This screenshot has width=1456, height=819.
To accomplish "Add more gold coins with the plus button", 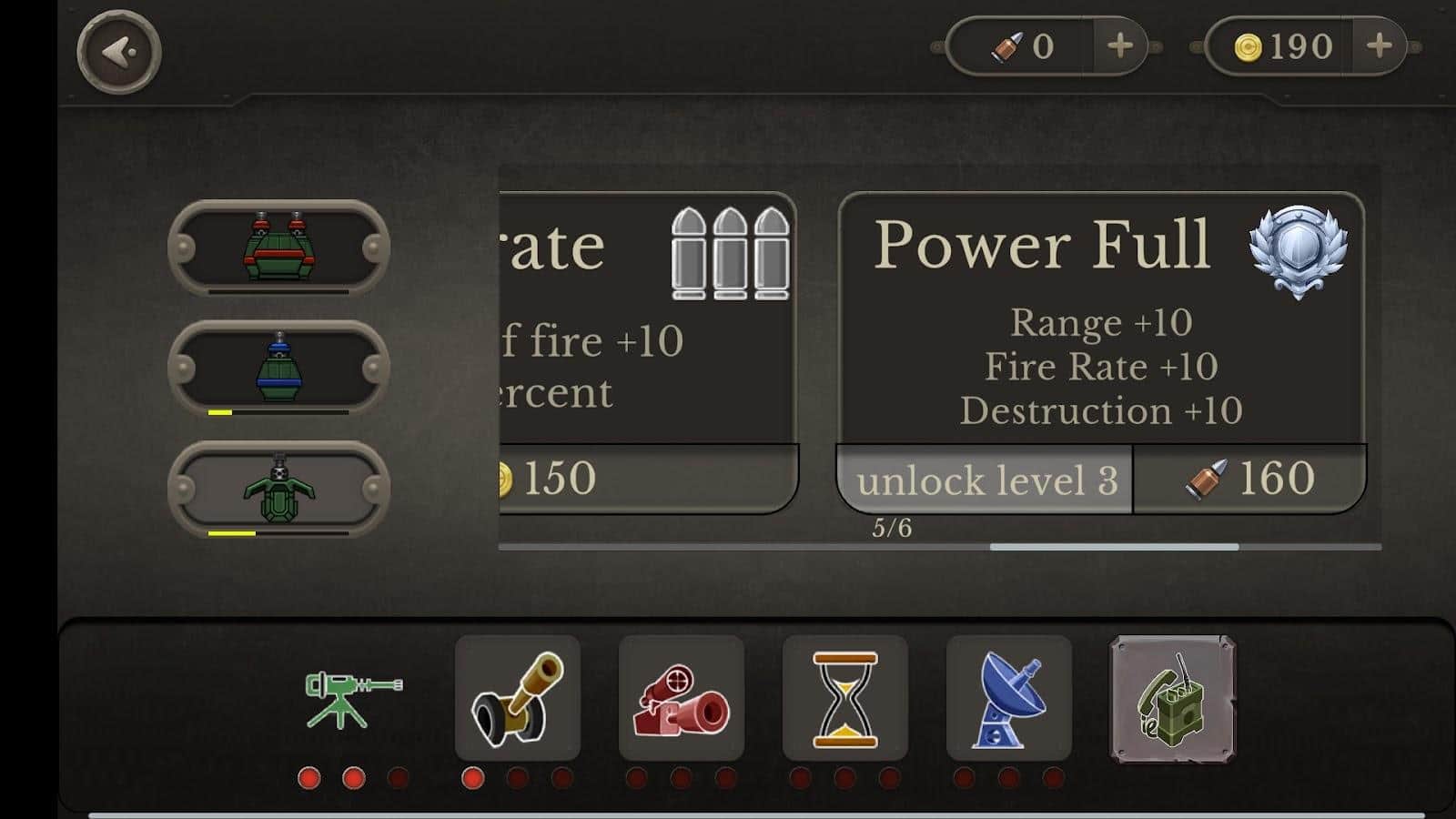I will (1380, 45).
